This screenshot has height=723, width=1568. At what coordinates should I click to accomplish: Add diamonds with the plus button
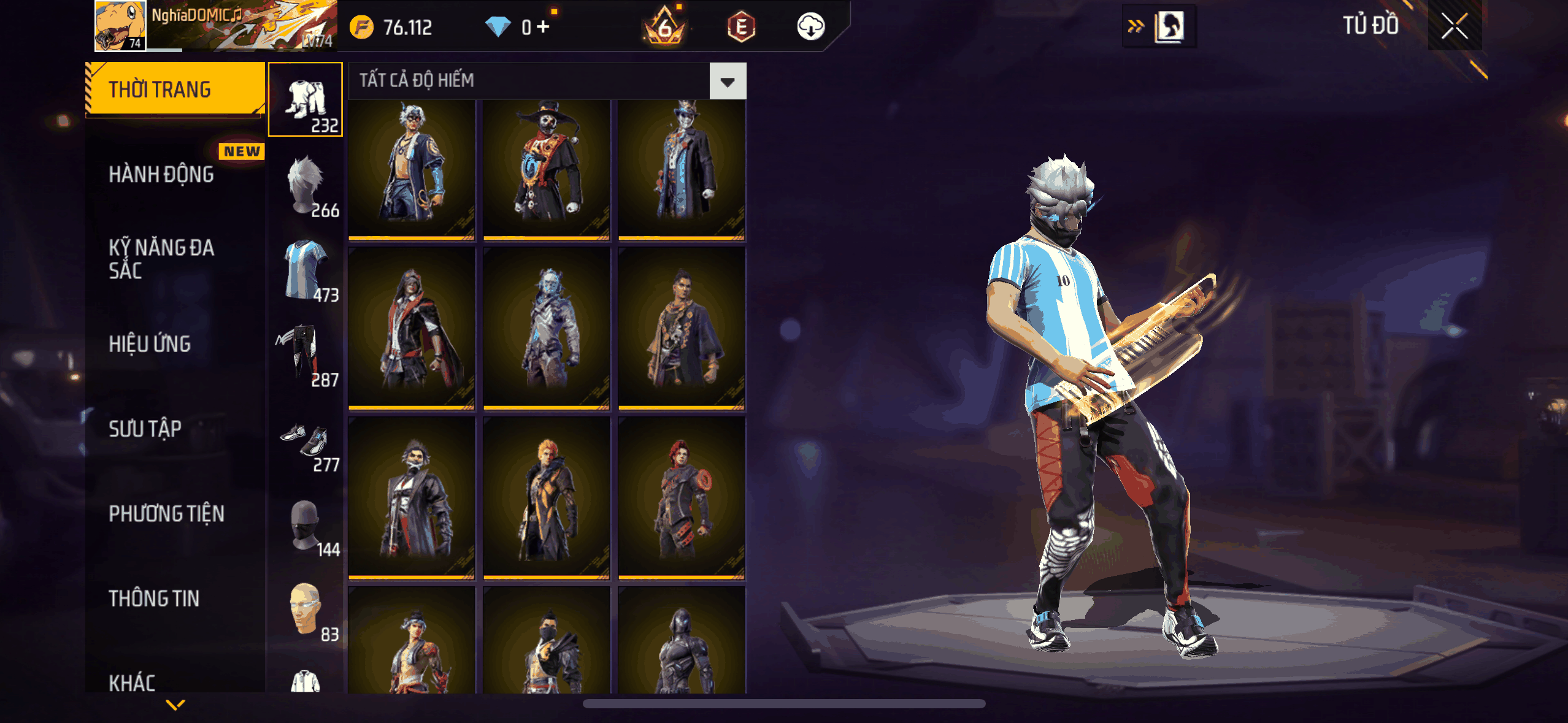(x=543, y=27)
